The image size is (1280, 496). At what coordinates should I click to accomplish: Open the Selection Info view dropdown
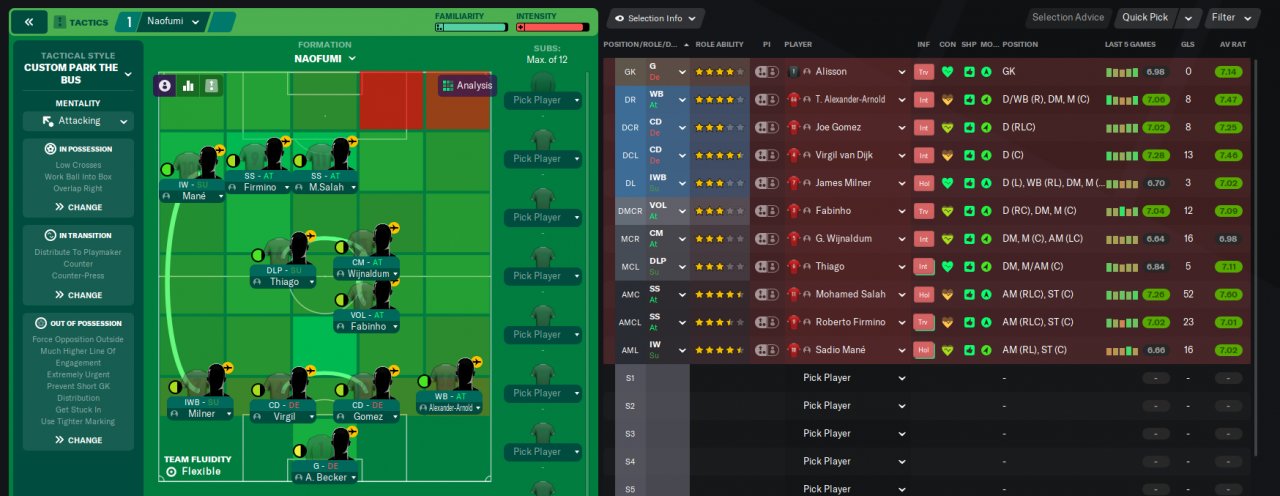tap(655, 18)
